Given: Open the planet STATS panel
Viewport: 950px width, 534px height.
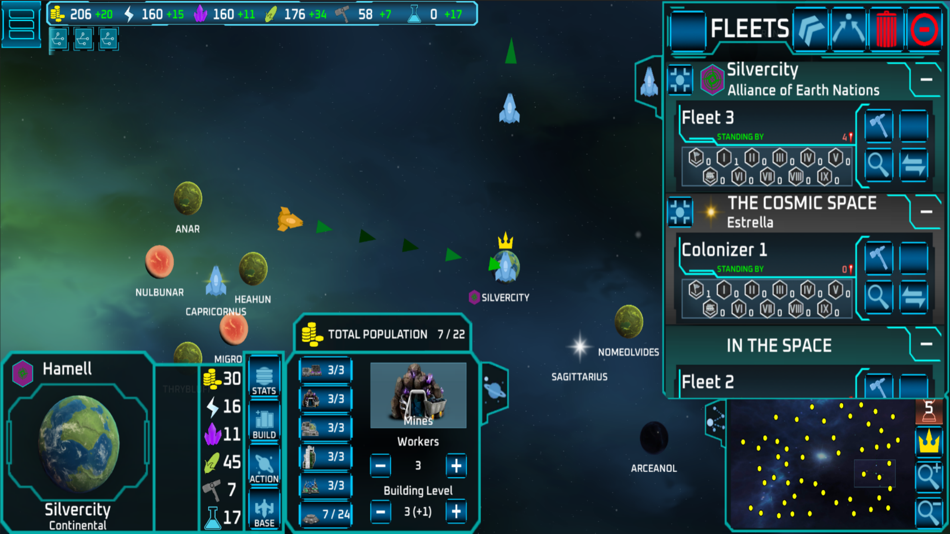Looking at the screenshot, I should 264,377.
